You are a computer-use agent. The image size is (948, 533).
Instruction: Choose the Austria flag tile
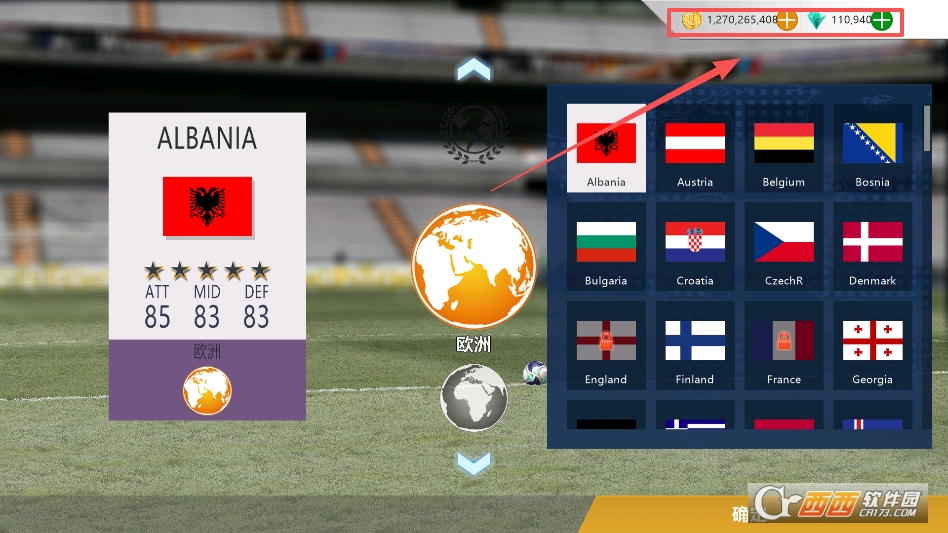(695, 147)
